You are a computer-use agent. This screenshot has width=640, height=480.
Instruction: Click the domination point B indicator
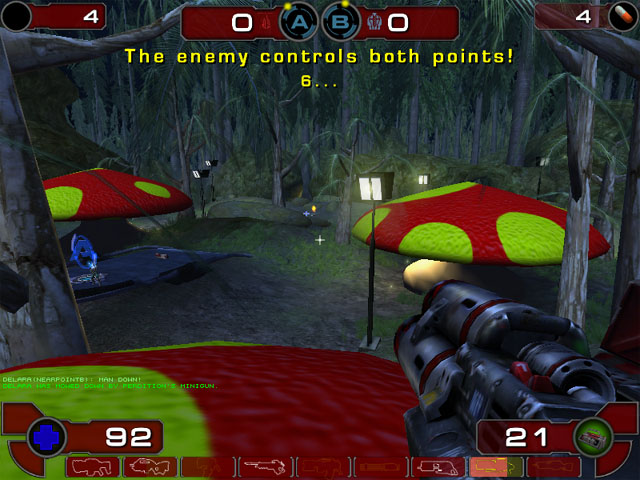point(341,21)
